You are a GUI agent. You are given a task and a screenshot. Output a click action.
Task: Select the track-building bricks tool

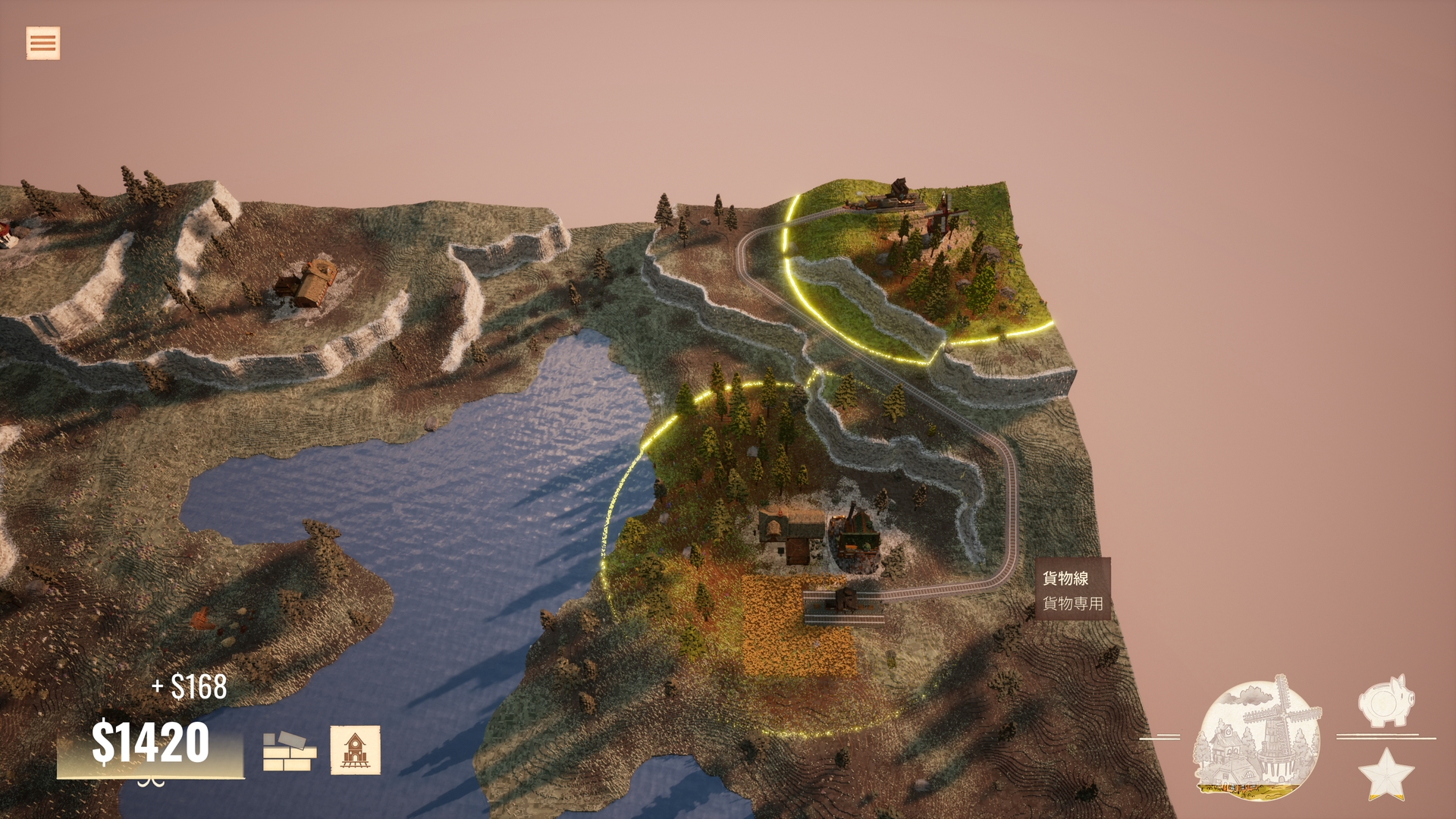(x=289, y=751)
